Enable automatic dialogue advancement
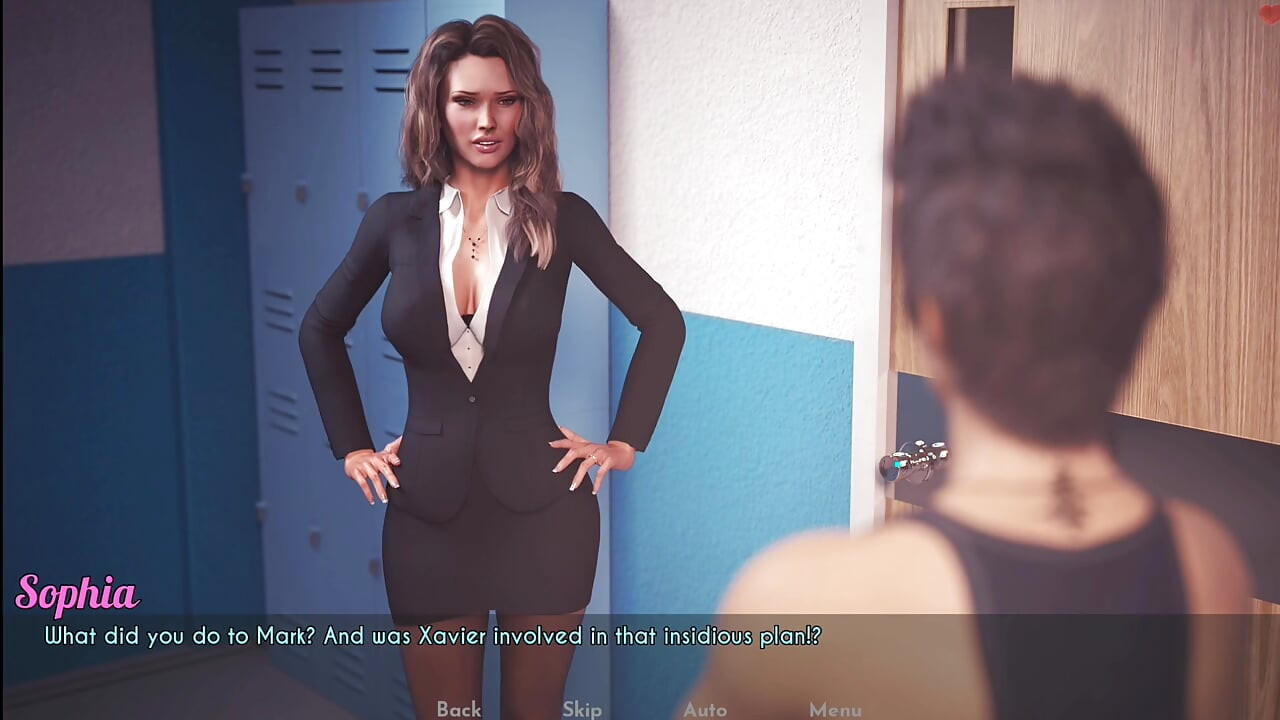 pyautogui.click(x=705, y=710)
